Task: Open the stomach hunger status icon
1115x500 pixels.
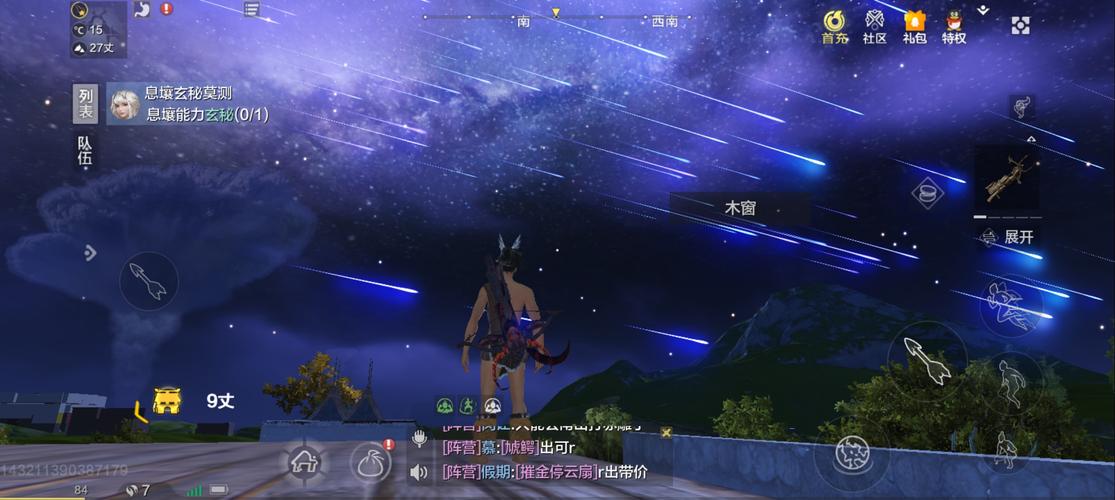Action: (143, 9)
